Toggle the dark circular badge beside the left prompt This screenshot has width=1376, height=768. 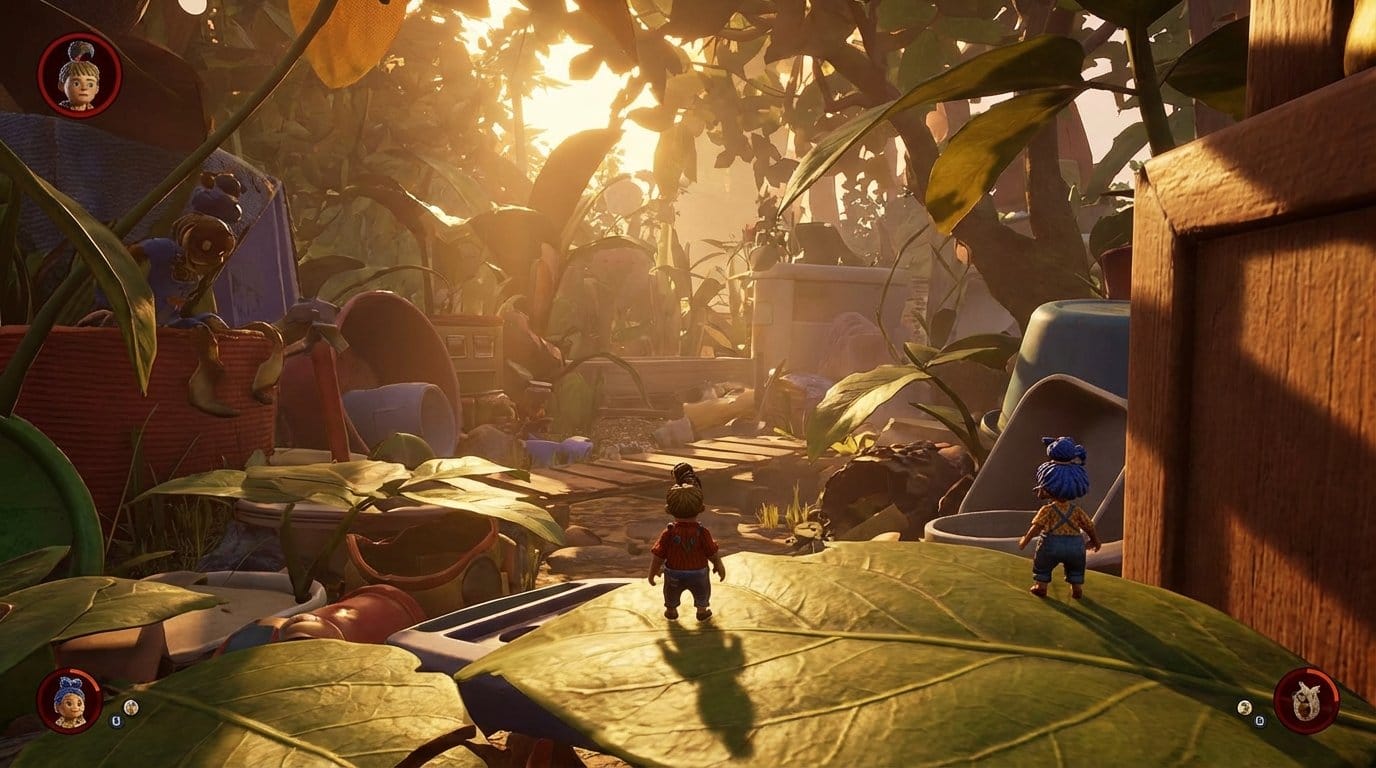[116, 719]
